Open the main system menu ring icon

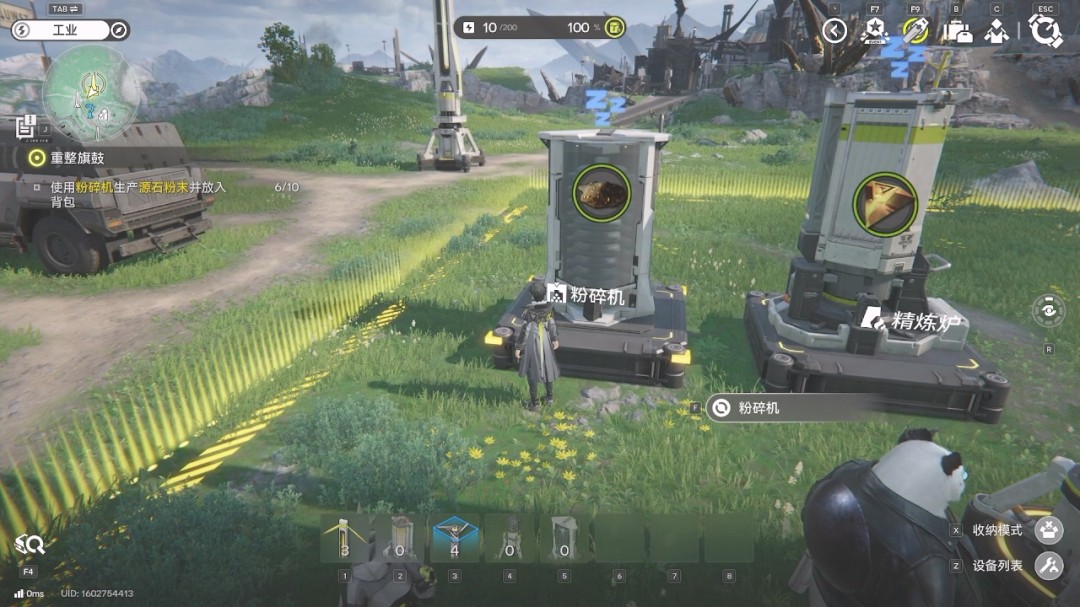1045,31
